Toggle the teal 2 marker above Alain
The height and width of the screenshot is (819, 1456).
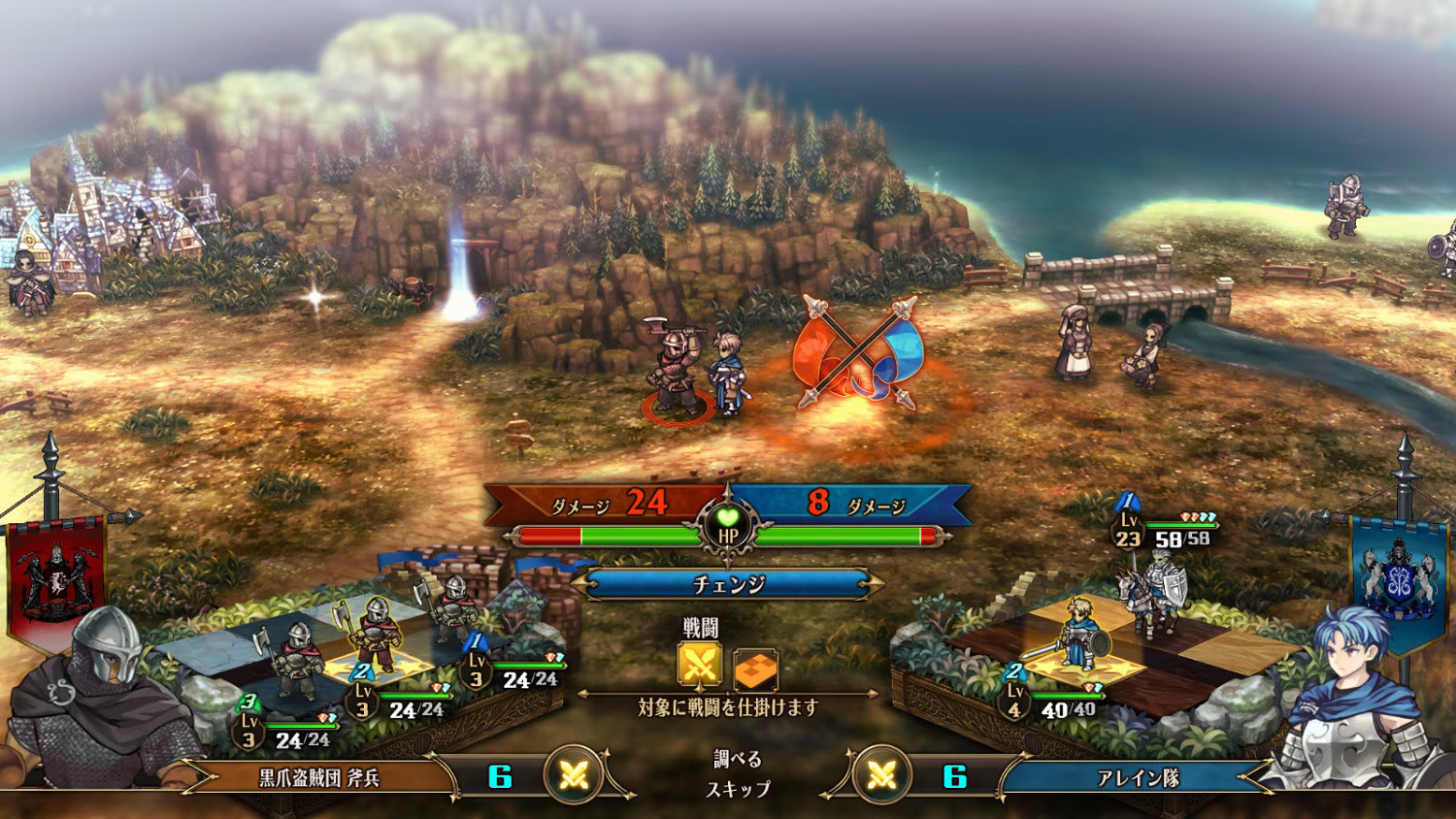[1016, 670]
